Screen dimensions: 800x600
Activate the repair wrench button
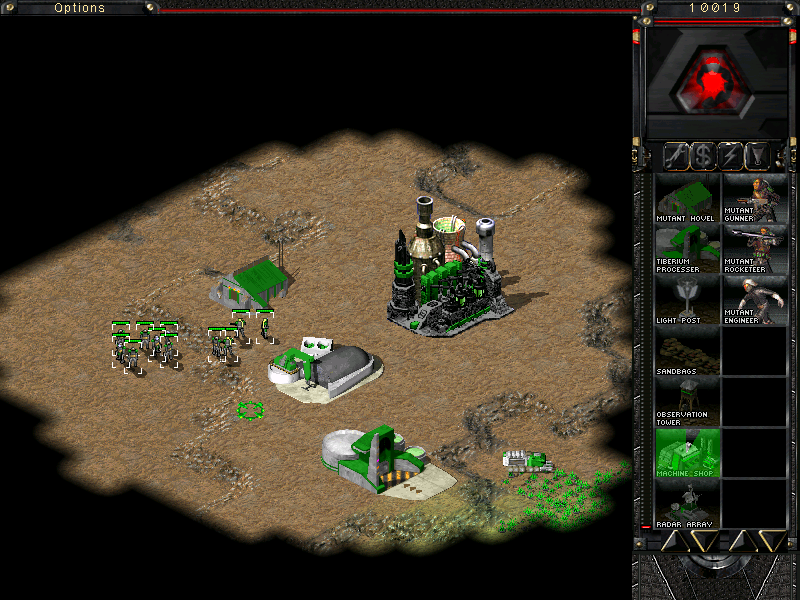(675, 155)
